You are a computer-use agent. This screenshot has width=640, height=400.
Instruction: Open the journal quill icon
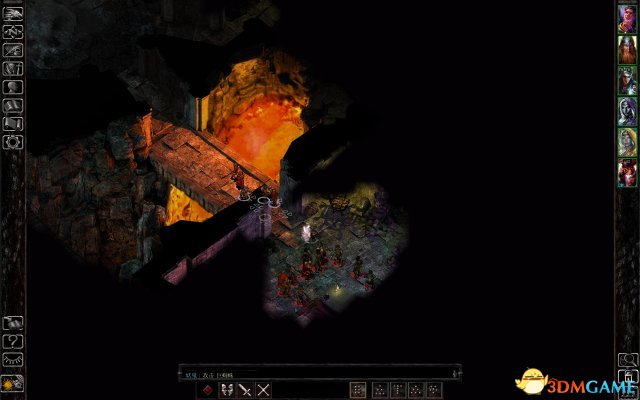pyautogui.click(x=13, y=49)
